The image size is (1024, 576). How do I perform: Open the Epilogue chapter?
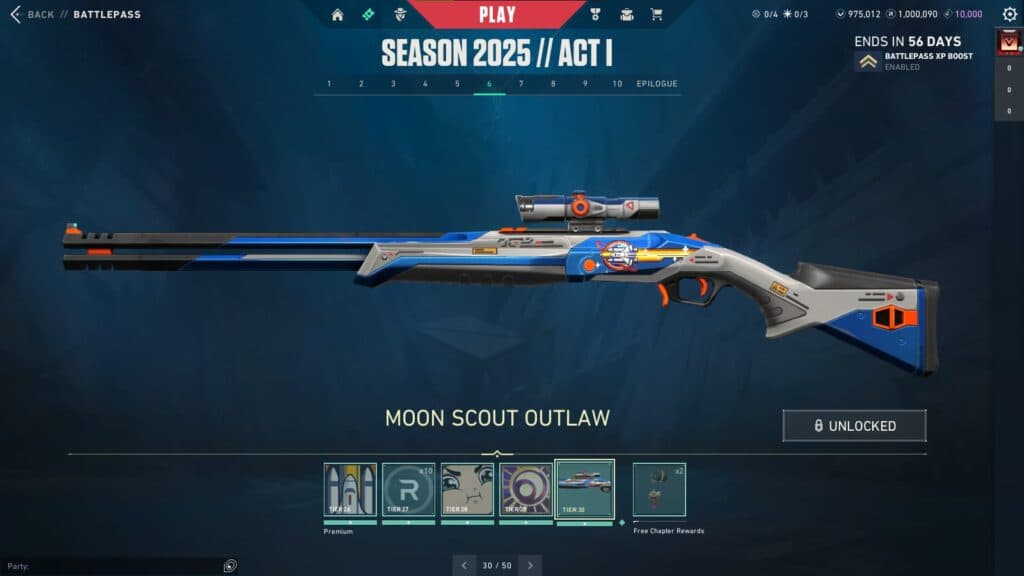pyautogui.click(x=656, y=84)
